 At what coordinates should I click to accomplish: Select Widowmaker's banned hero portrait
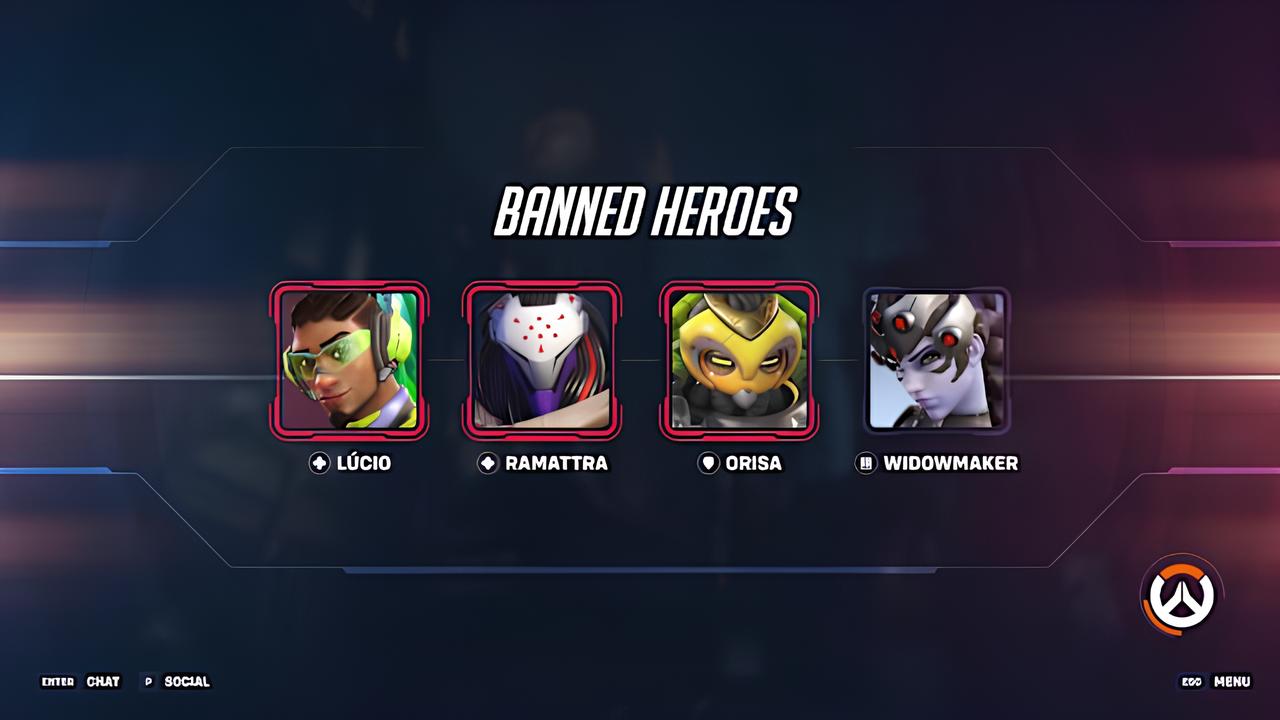point(935,361)
